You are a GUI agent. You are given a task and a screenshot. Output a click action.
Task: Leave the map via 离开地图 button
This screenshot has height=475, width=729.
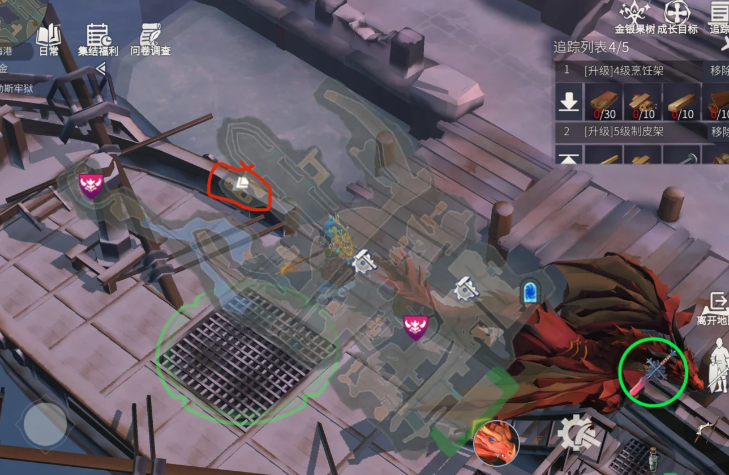[714, 308]
